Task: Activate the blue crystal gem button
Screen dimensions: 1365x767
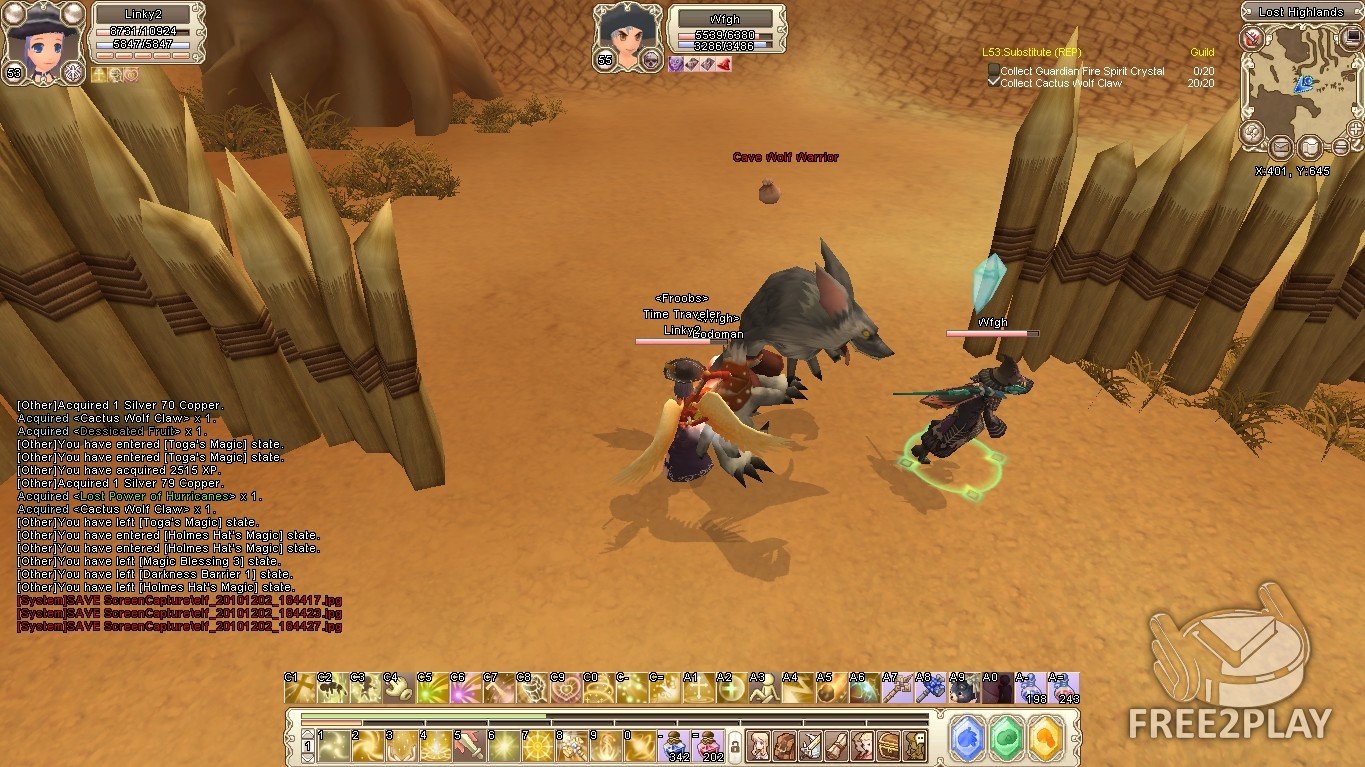Action: coord(967,738)
